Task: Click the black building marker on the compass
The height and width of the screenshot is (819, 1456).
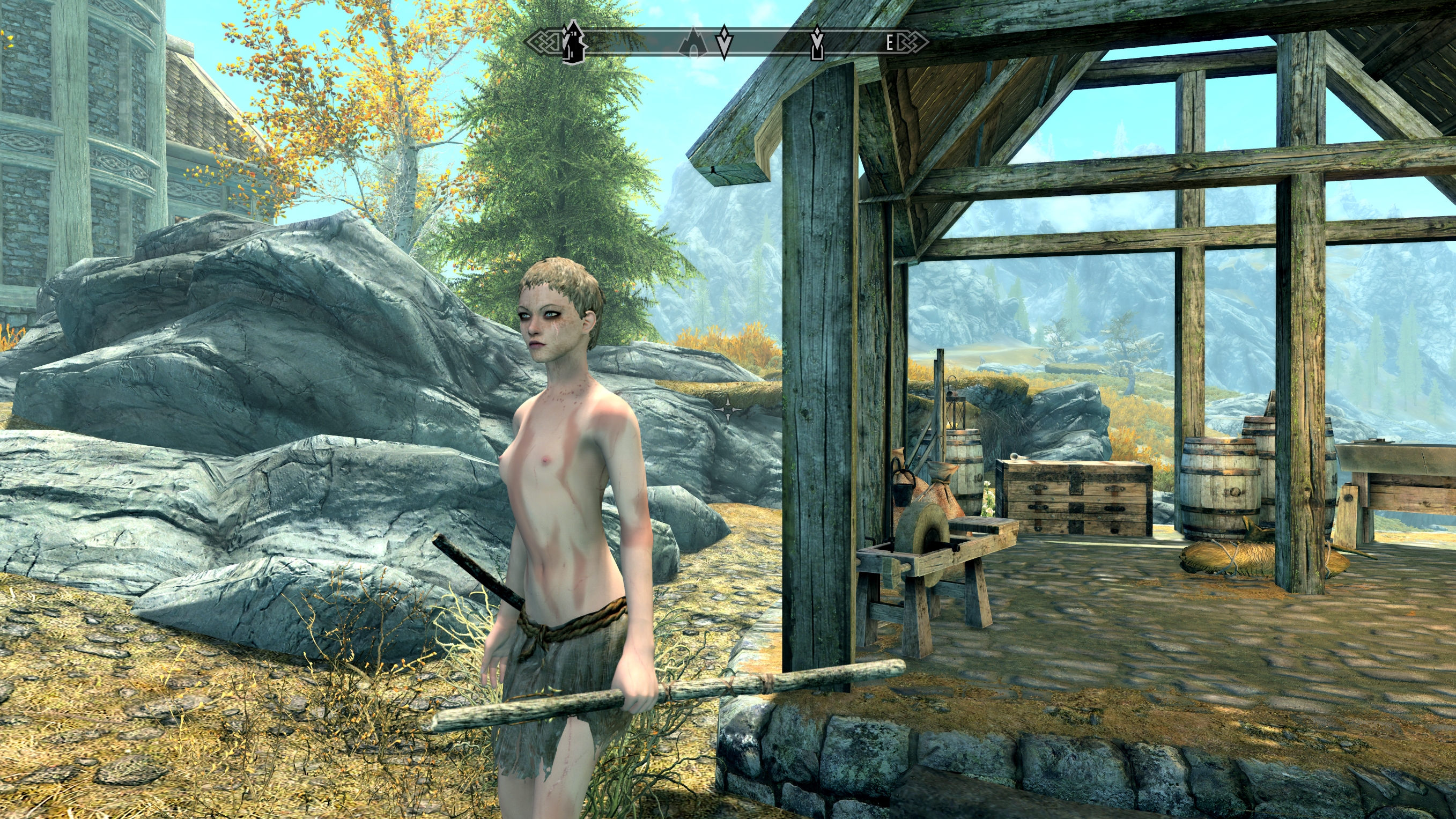Action: pyautogui.click(x=573, y=41)
